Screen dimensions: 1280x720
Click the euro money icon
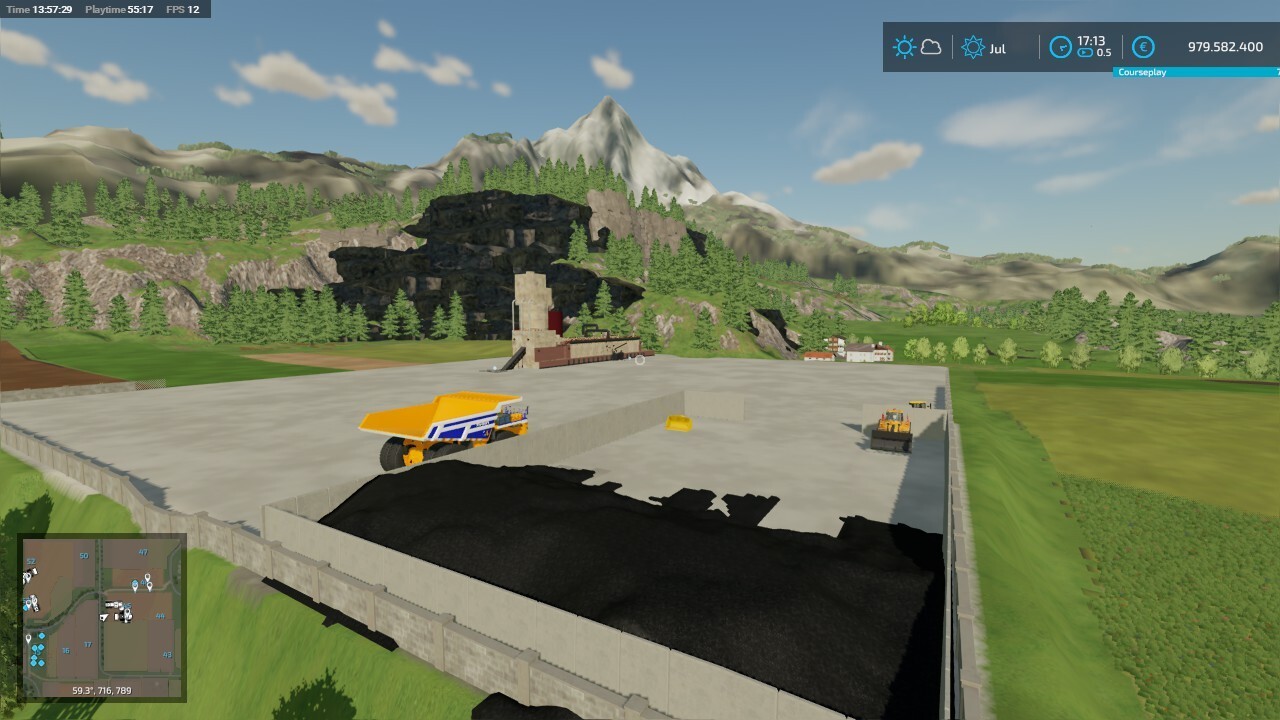1143,47
